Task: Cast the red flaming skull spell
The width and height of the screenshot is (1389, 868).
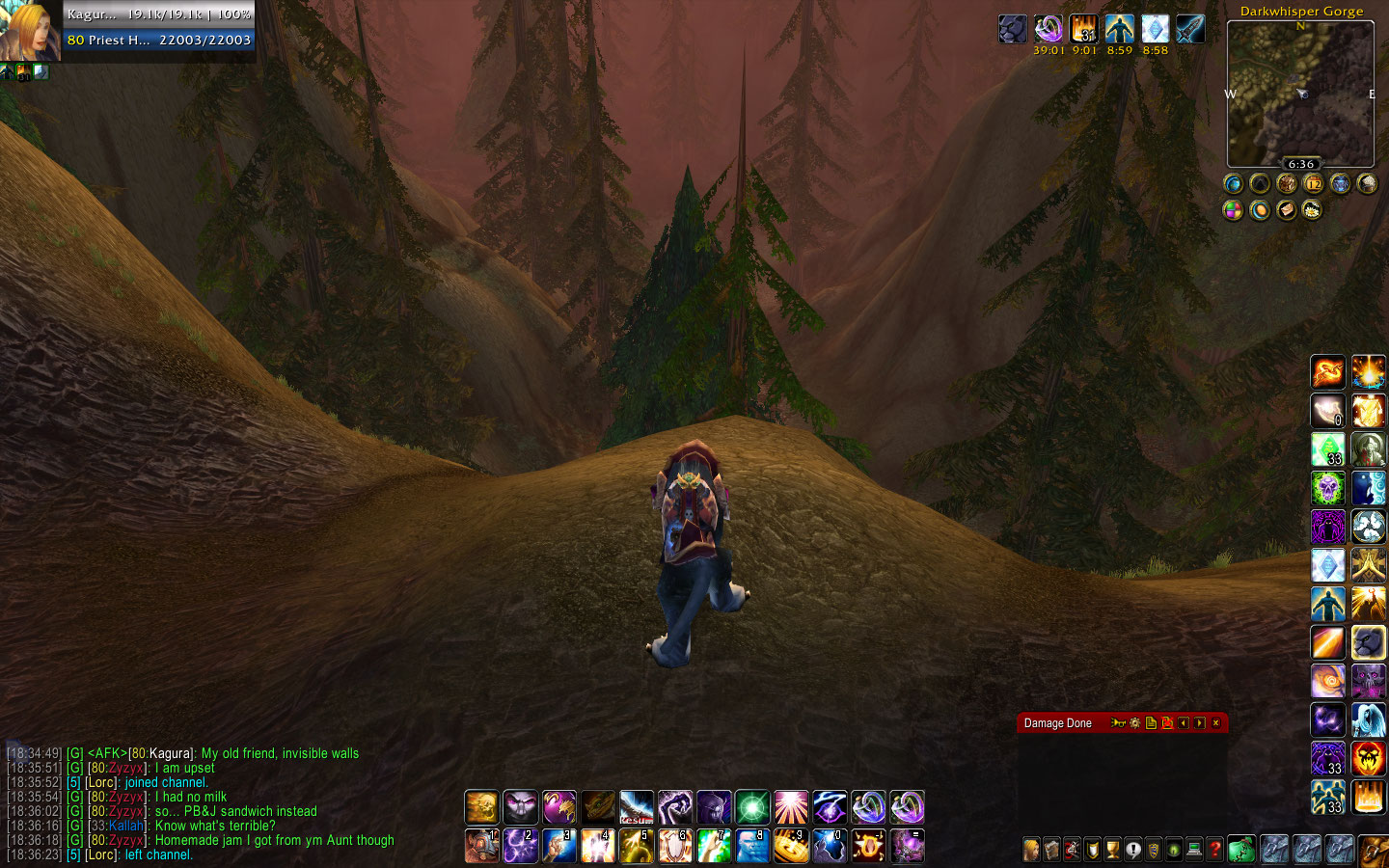Action: 1368,759
